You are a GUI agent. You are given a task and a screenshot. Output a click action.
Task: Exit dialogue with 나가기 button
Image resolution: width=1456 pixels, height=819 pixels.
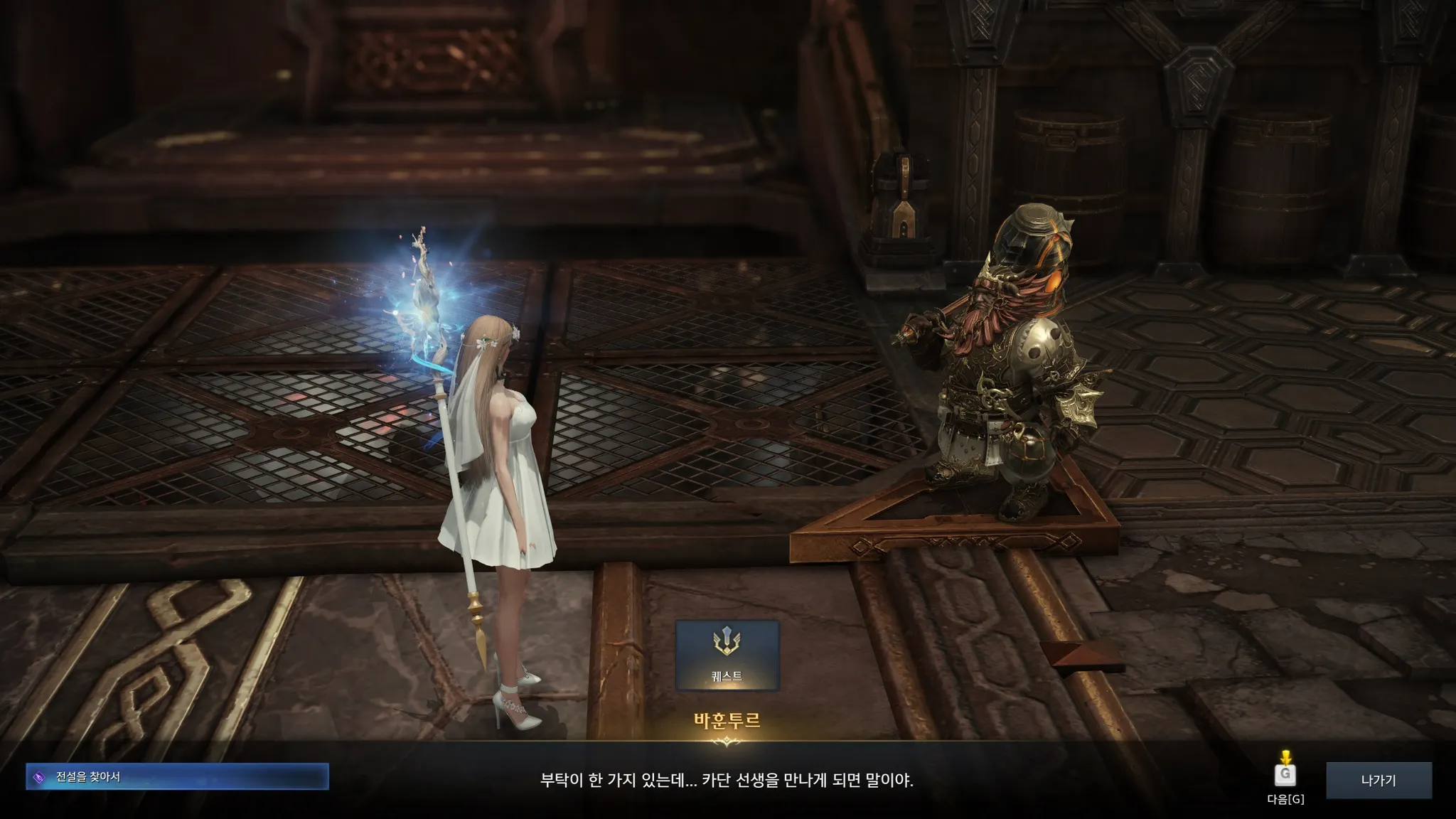tap(1379, 780)
